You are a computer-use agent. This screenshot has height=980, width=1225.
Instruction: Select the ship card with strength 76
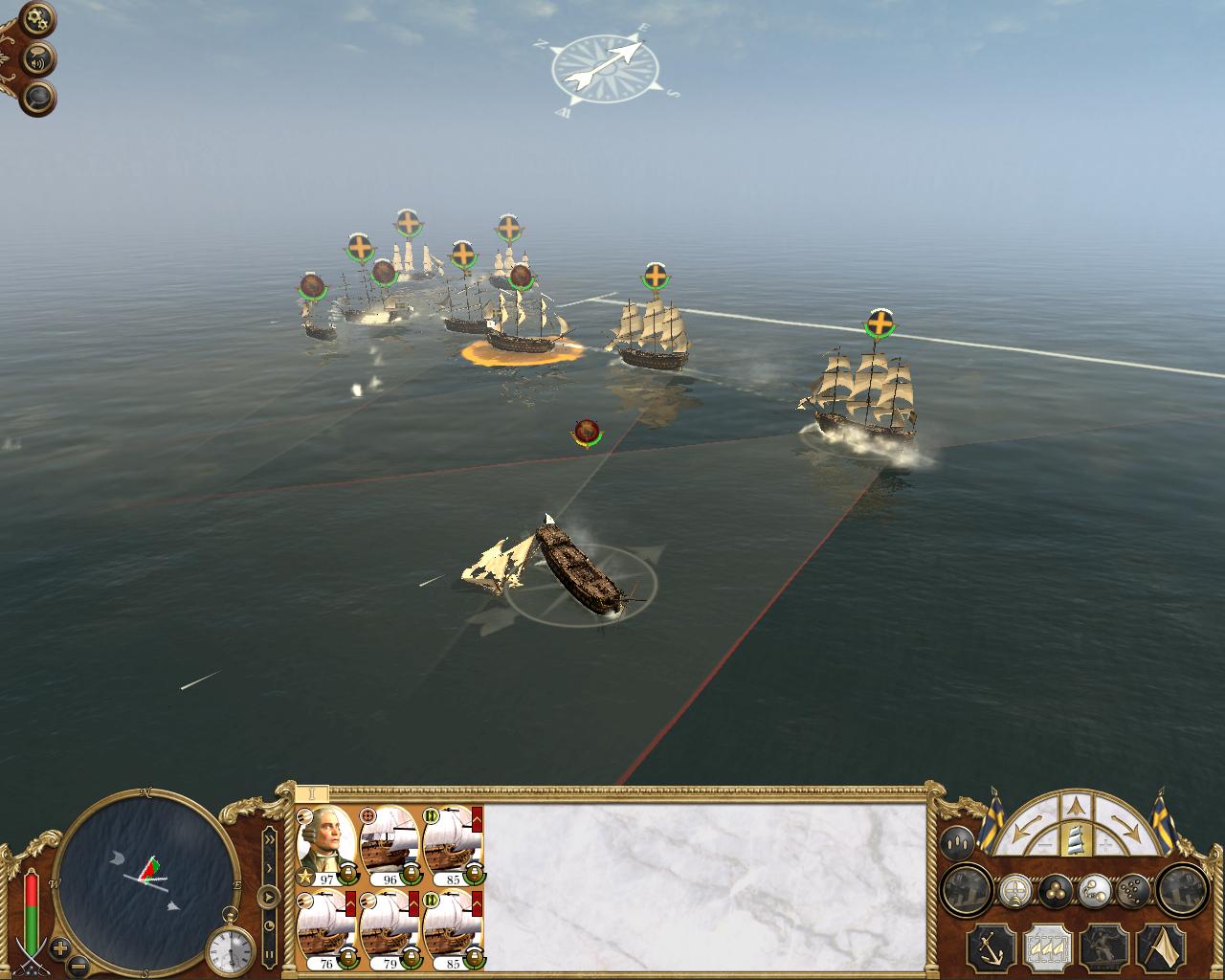click(325, 928)
